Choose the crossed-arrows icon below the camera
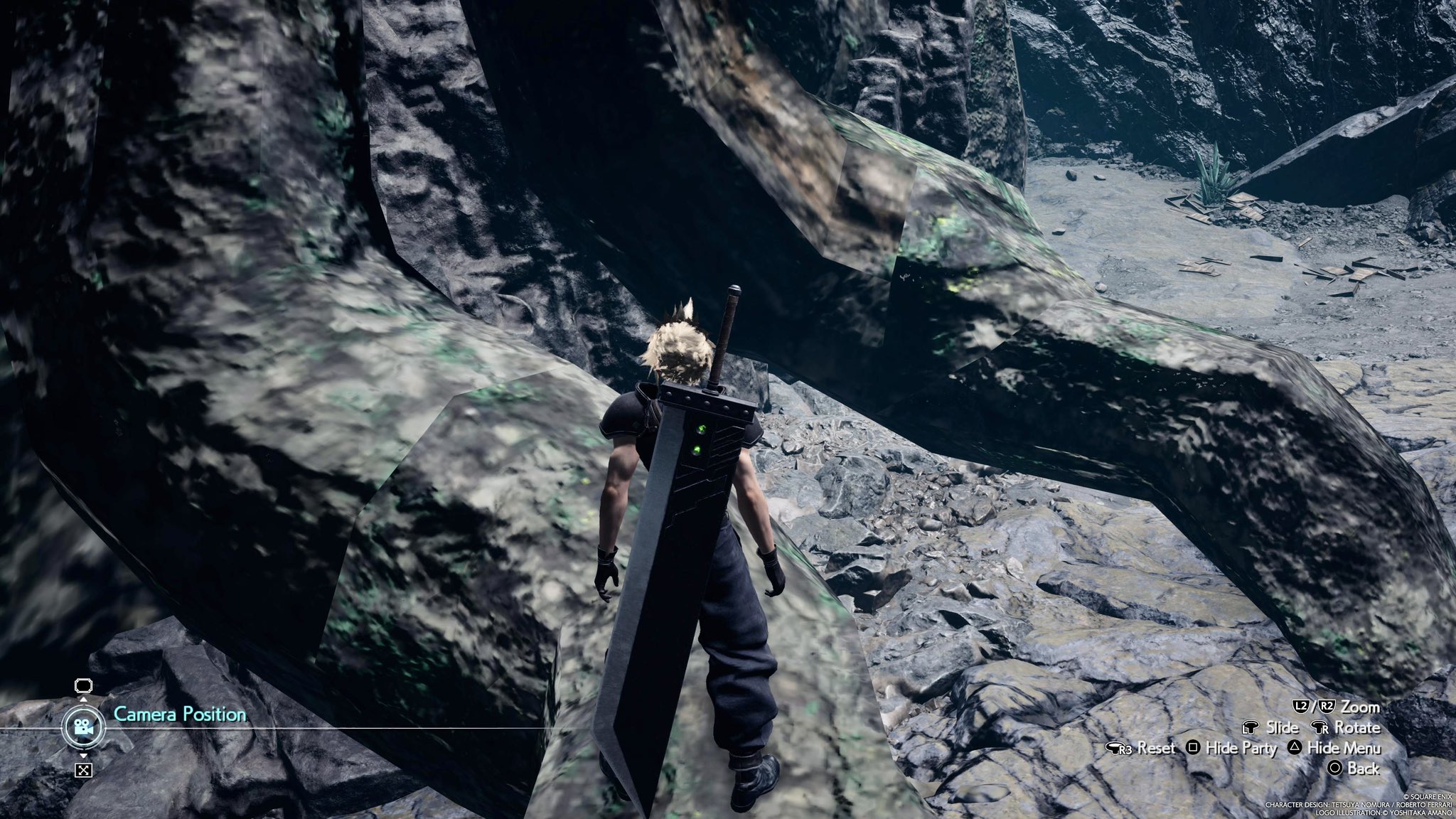 [83, 770]
